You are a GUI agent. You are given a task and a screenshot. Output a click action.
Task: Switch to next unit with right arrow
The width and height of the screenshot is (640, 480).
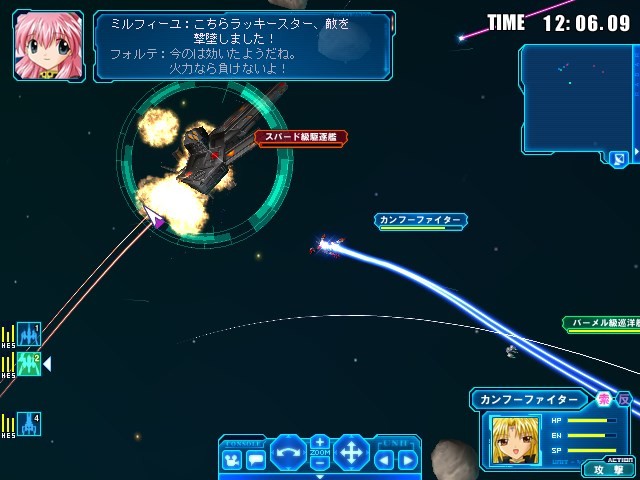(x=406, y=460)
